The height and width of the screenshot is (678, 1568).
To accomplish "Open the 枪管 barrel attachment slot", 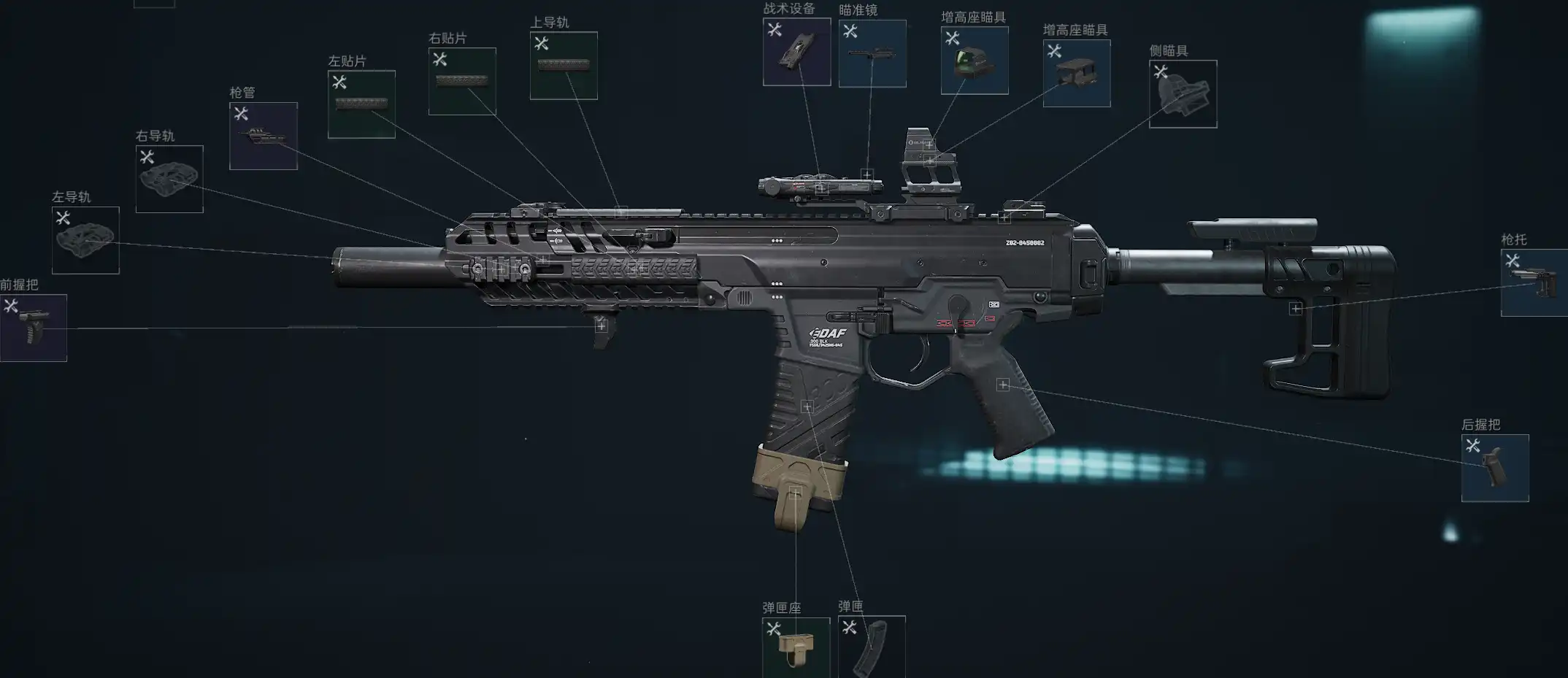I will coord(263,136).
